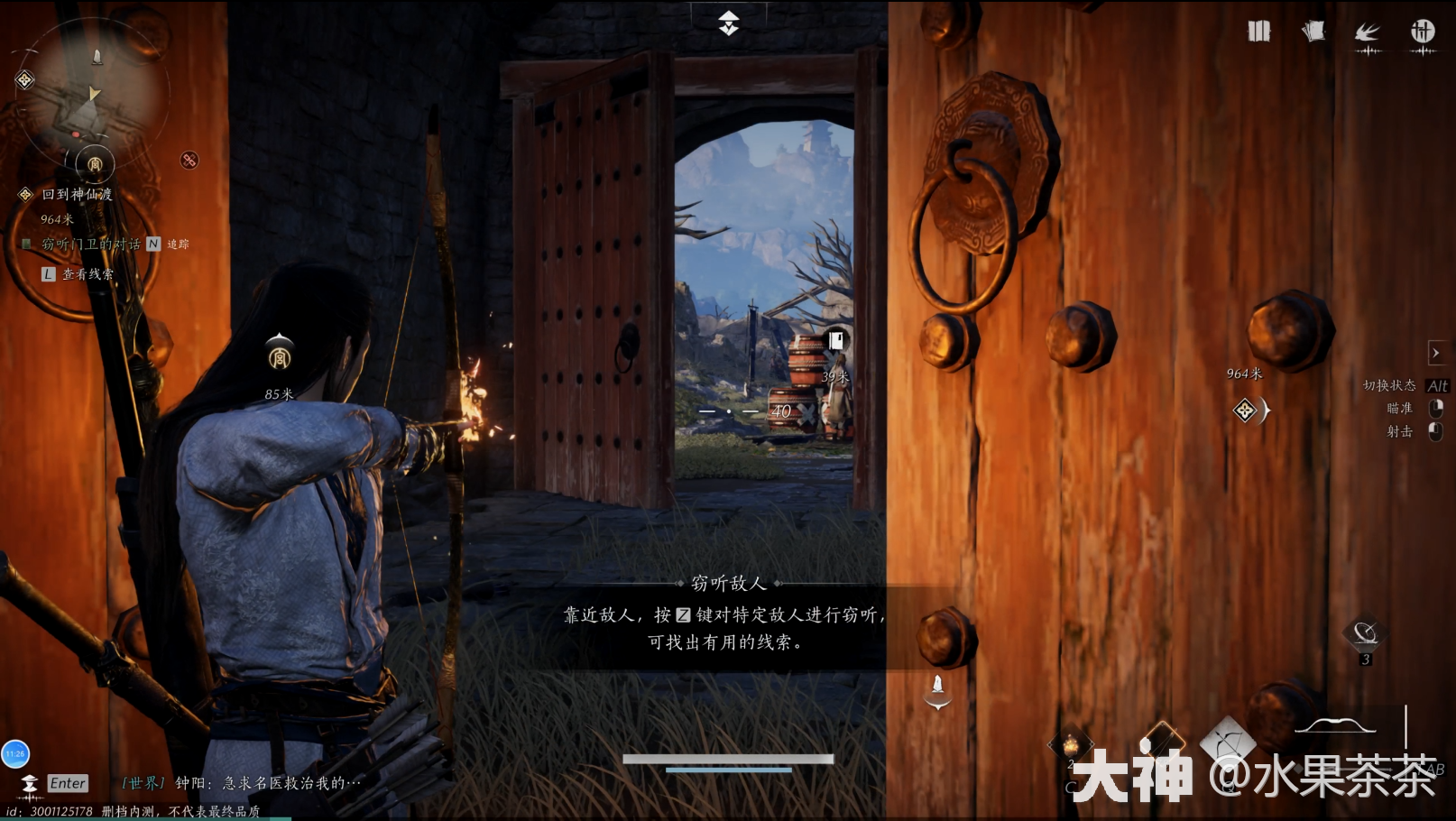Click the 窃听敌人 tutorial header
Viewport: 1456px width, 821px height.
[x=727, y=584]
